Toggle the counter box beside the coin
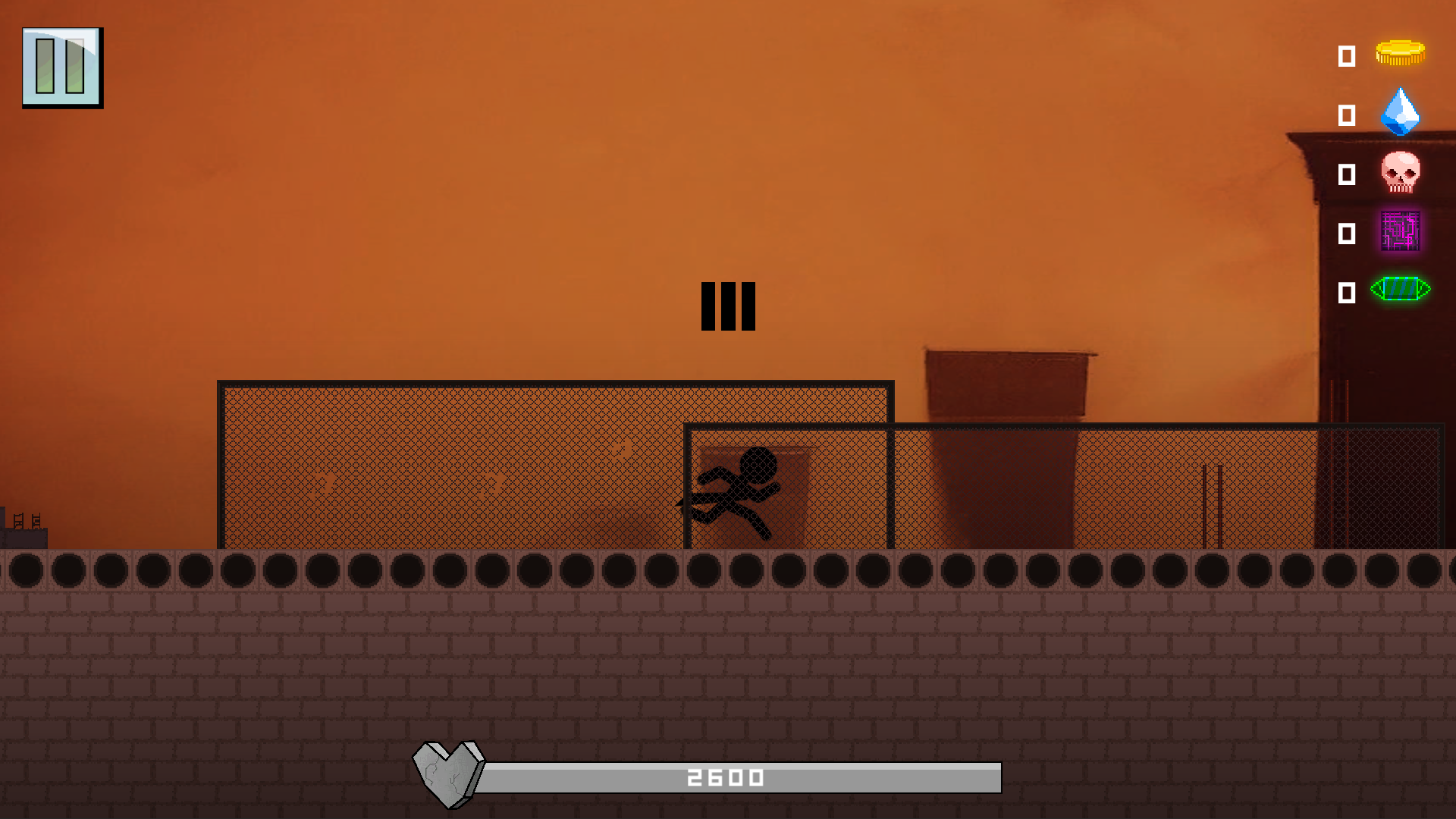1456x819 pixels. coord(1347,57)
